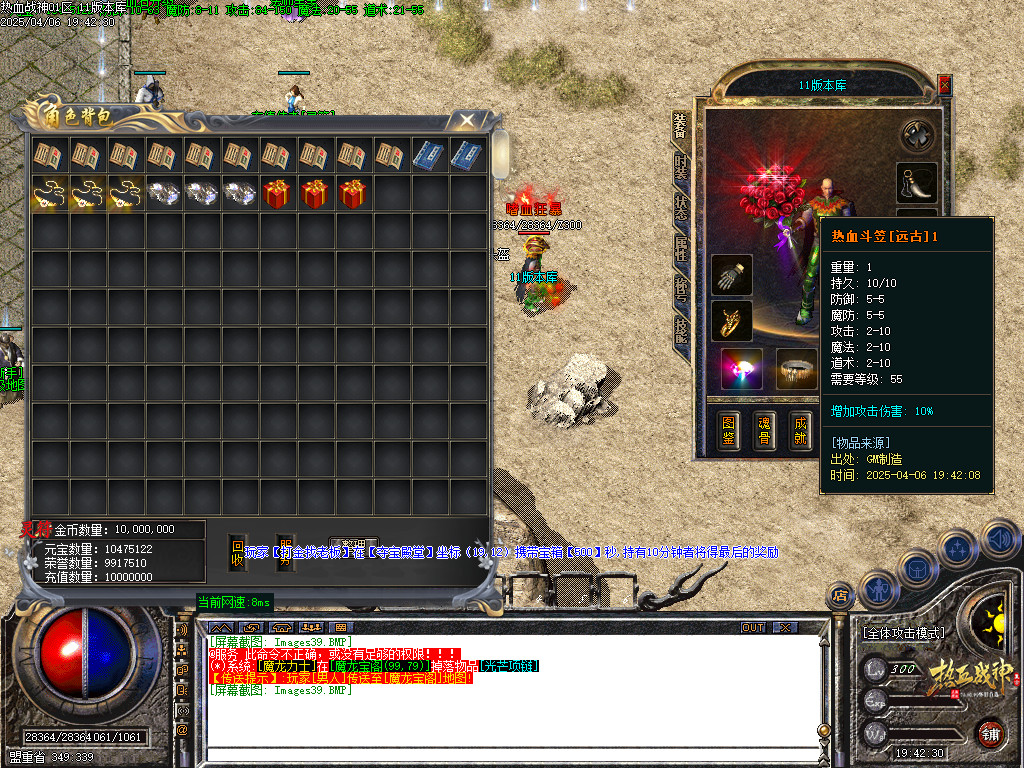The width and height of the screenshot is (1024, 768).
Task: Select the rainbow gem equipment slot
Action: 742,369
